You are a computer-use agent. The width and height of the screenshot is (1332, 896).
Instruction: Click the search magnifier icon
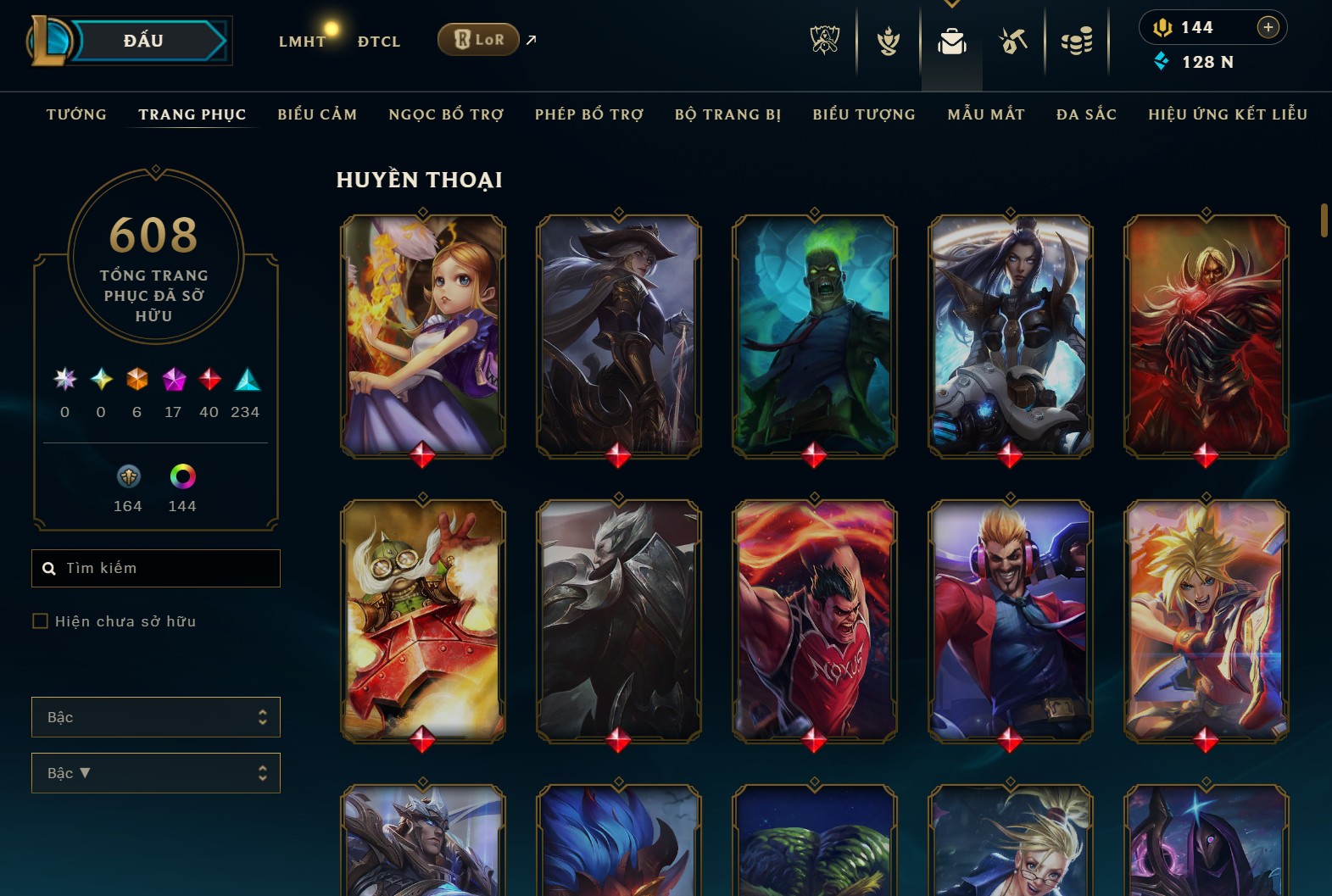[x=48, y=568]
